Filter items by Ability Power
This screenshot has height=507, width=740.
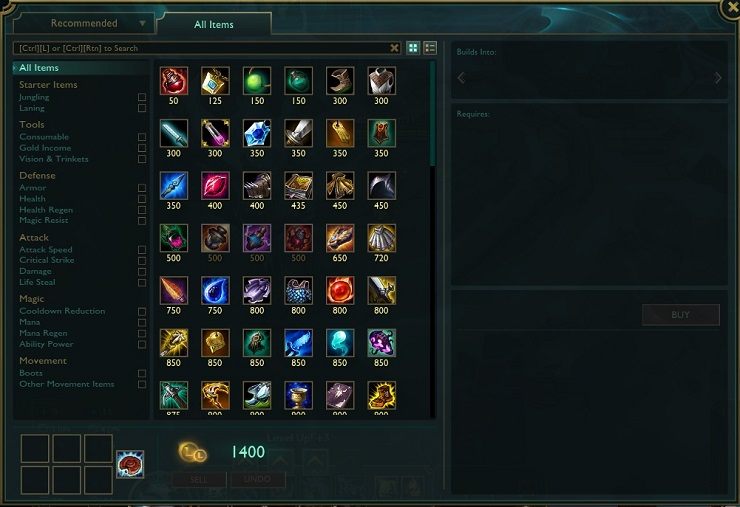142,344
